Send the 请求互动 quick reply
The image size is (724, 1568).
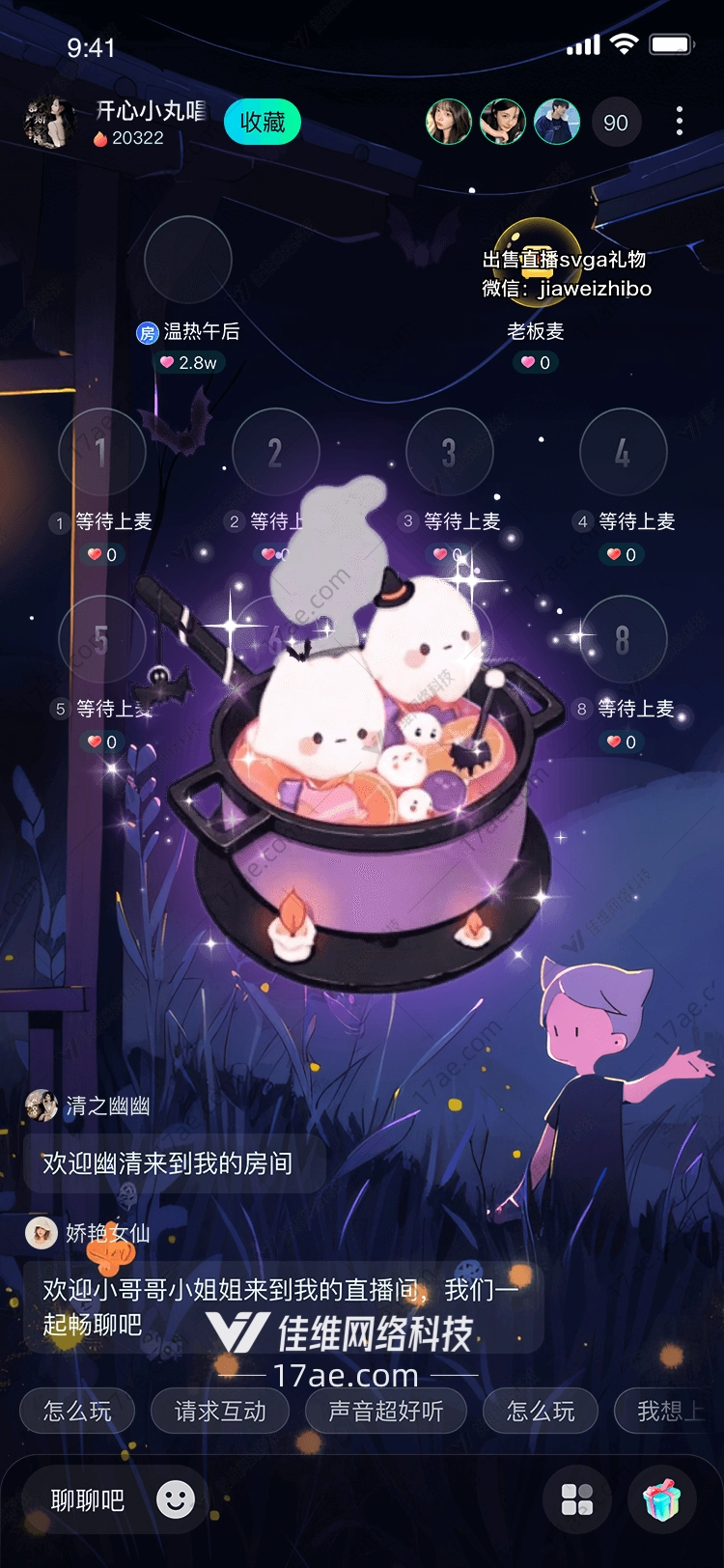(220, 1412)
